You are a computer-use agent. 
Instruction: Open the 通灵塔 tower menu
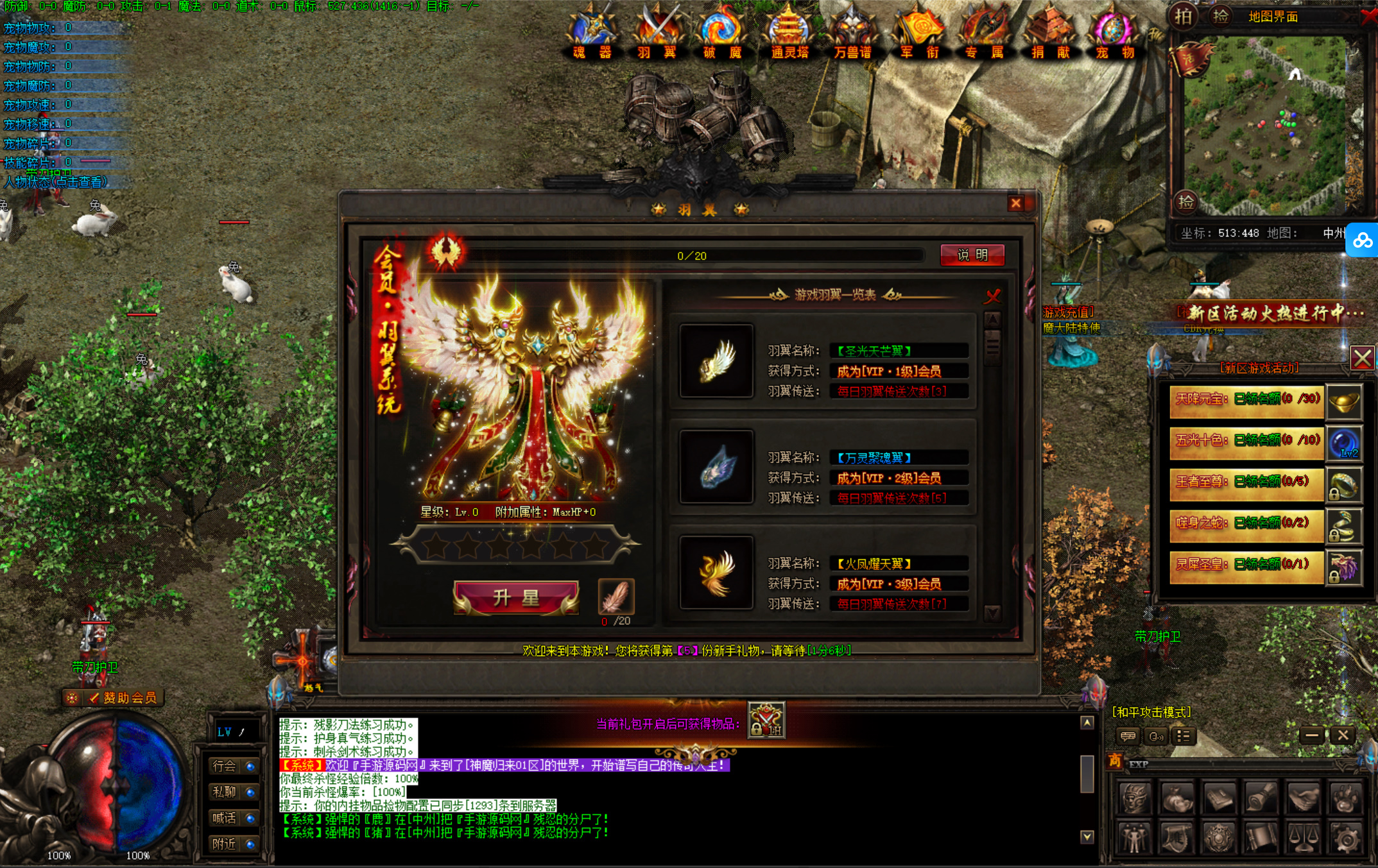(789, 32)
